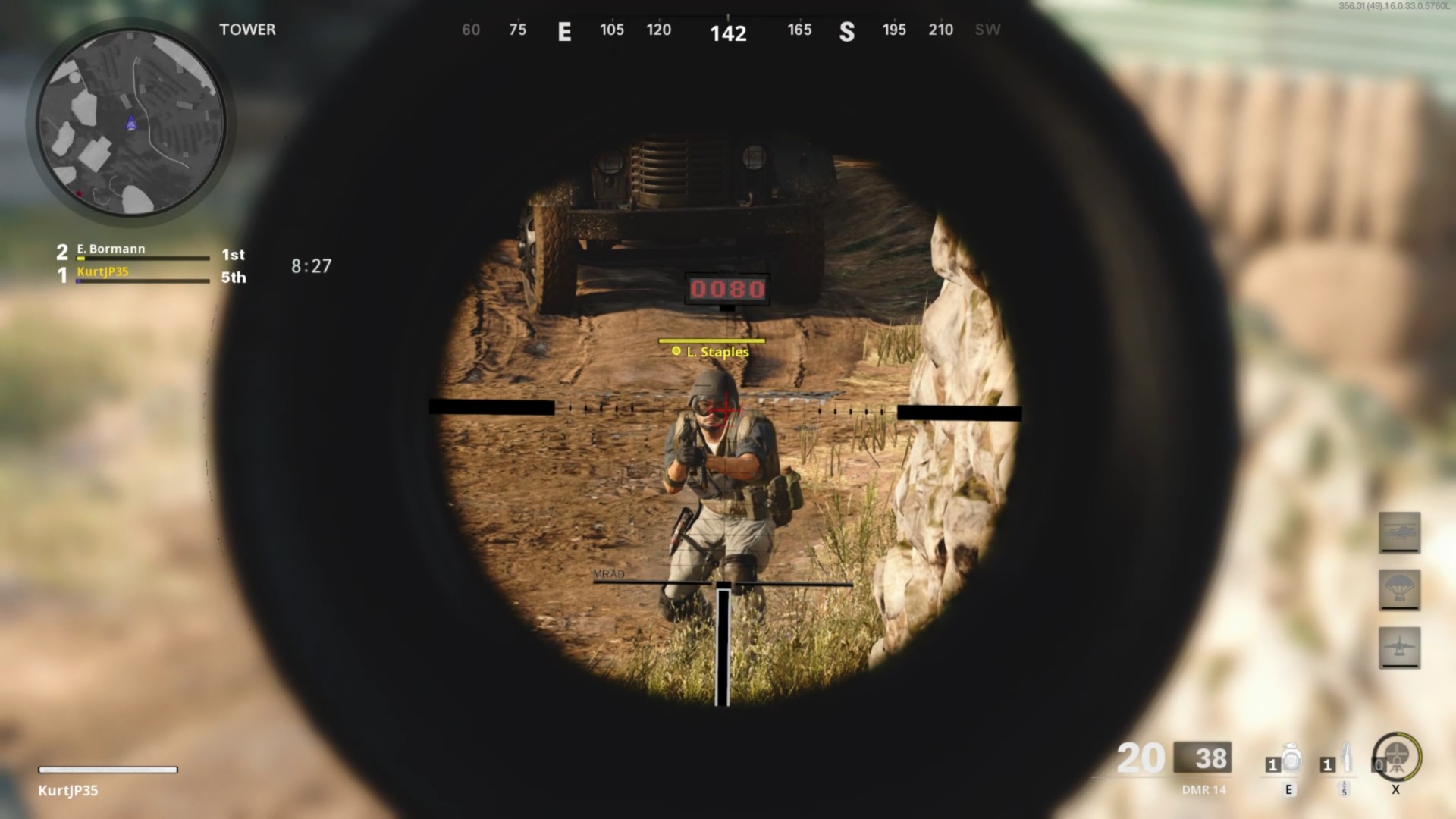Click the S marker on the compass
Viewport: 1456px width, 819px height.
tap(847, 32)
